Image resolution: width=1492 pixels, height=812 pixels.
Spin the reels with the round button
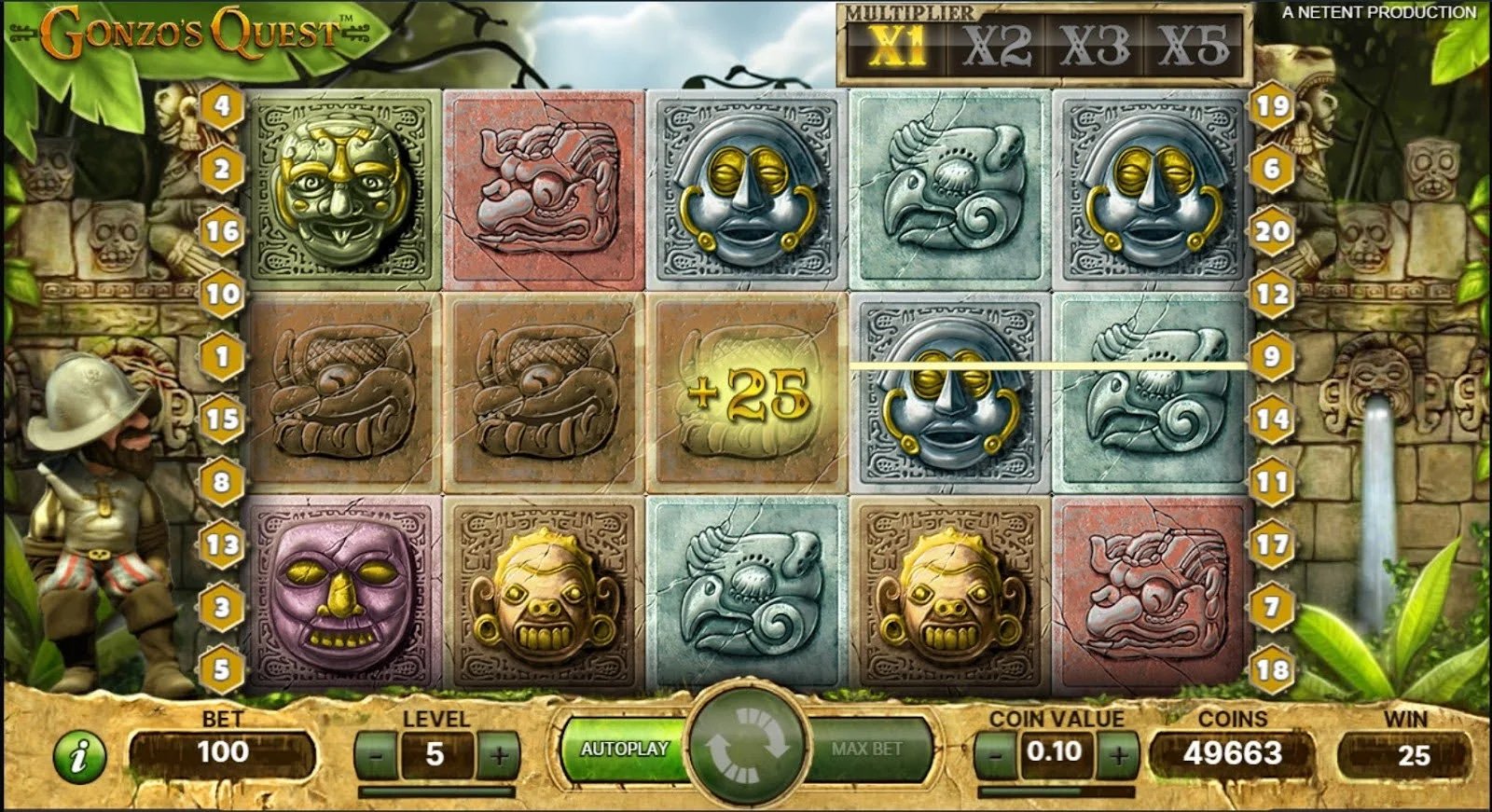coord(746,745)
